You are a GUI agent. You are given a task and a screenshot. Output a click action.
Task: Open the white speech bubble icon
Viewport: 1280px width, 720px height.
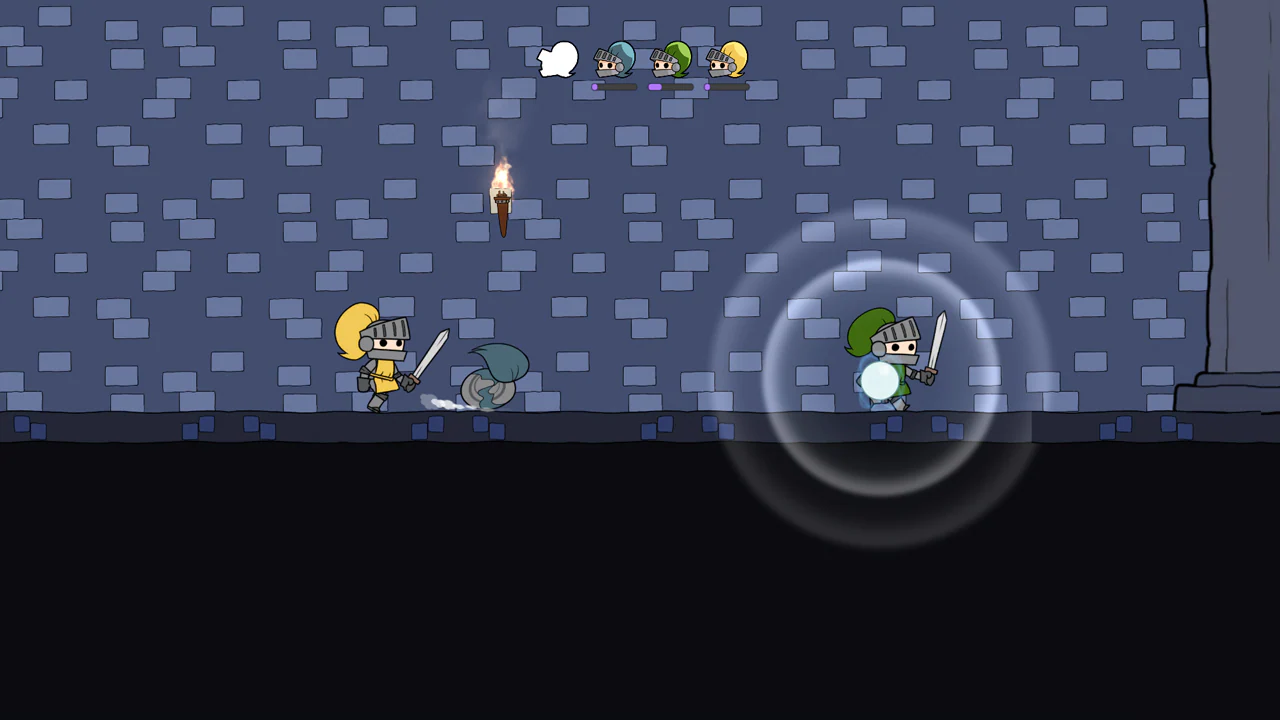pos(558,60)
